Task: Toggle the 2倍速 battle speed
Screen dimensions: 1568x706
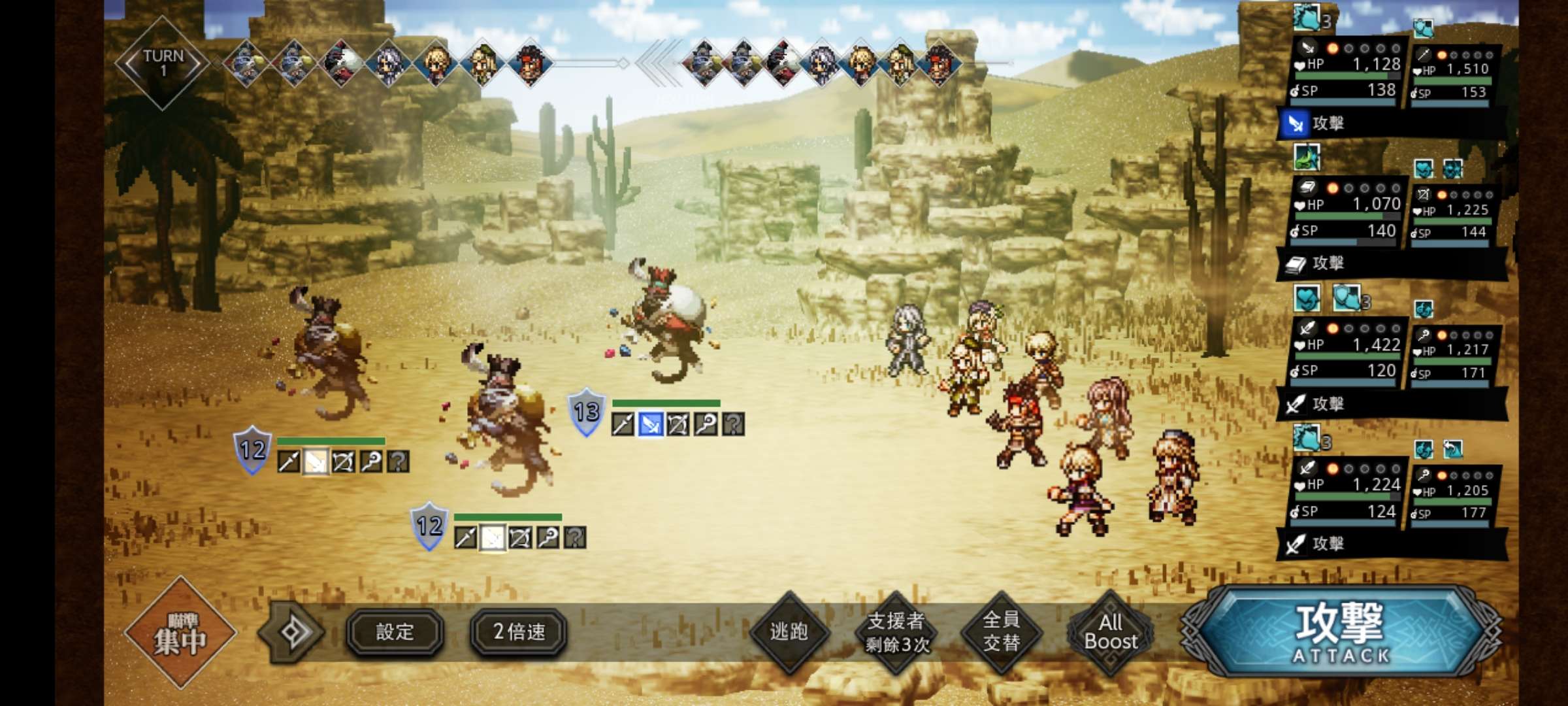Action: click(519, 632)
